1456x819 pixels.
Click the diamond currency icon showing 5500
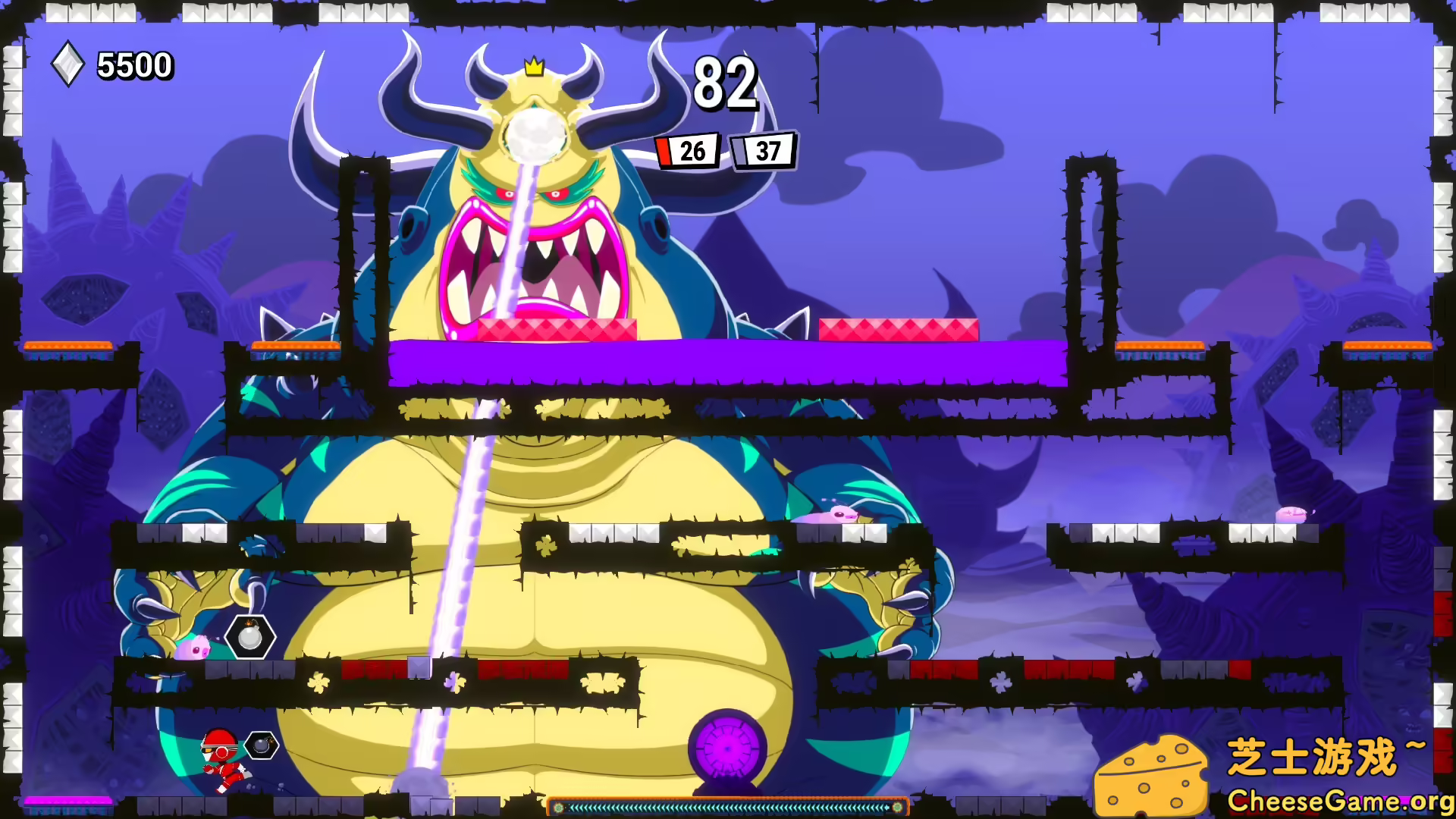pos(68,64)
